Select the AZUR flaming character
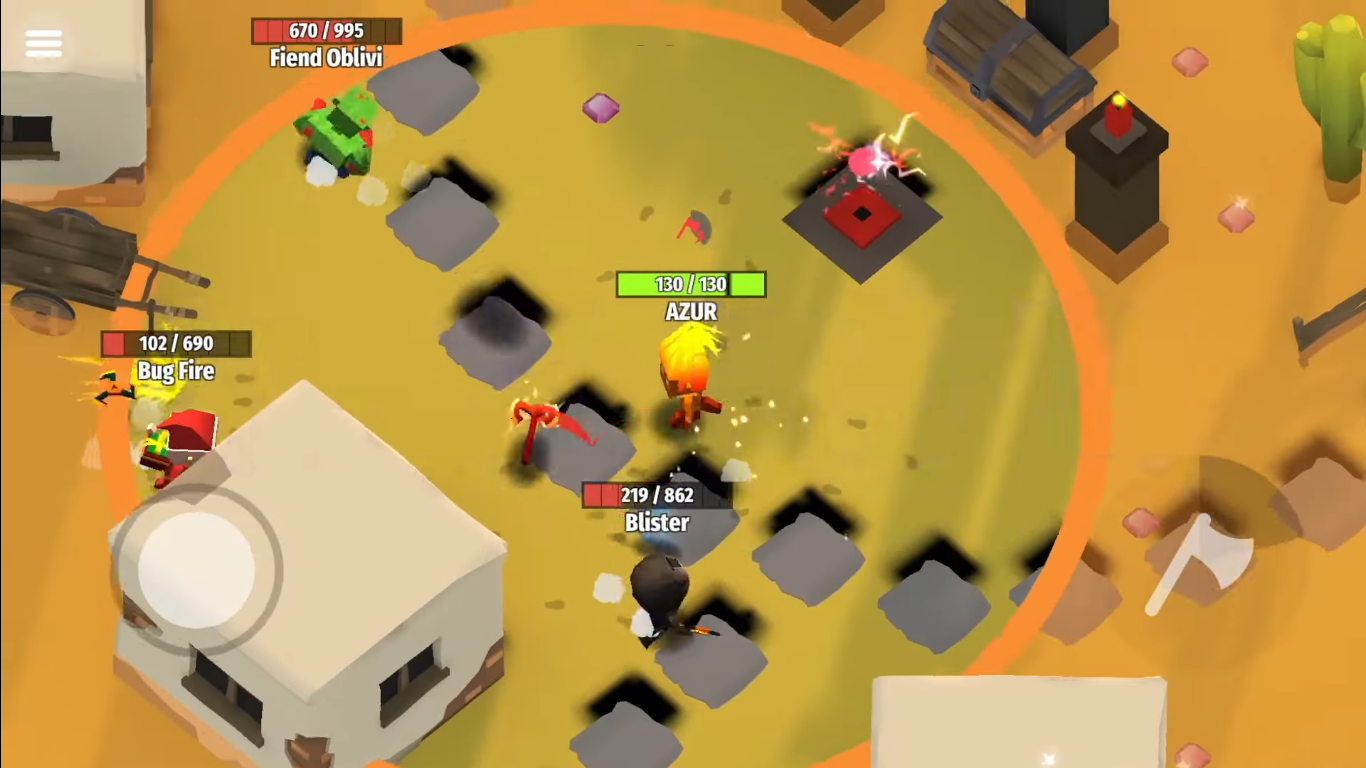This screenshot has height=768, width=1366. (688, 380)
